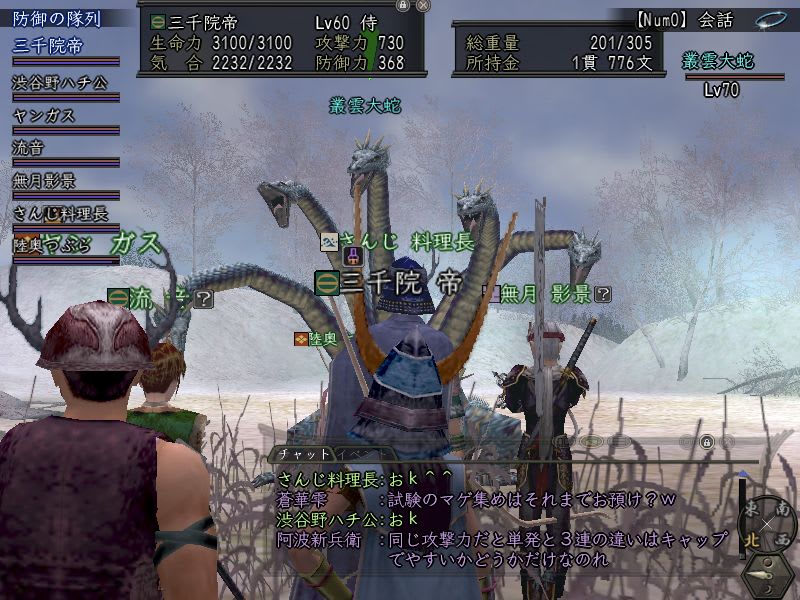Select party member ヤンガス in the list
This screenshot has height=600, width=800.
[x=44, y=115]
